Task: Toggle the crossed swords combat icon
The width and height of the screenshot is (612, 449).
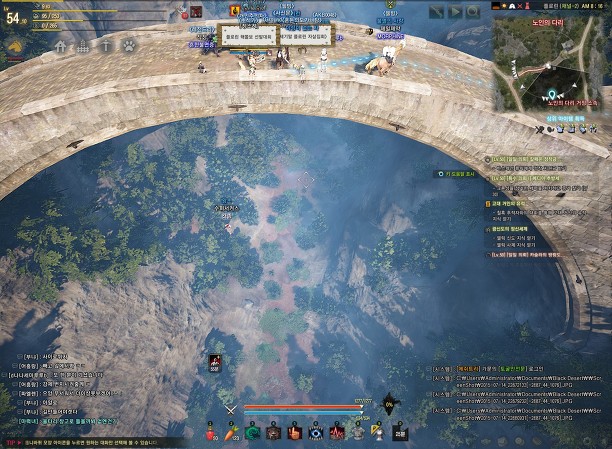Action: [x=230, y=408]
